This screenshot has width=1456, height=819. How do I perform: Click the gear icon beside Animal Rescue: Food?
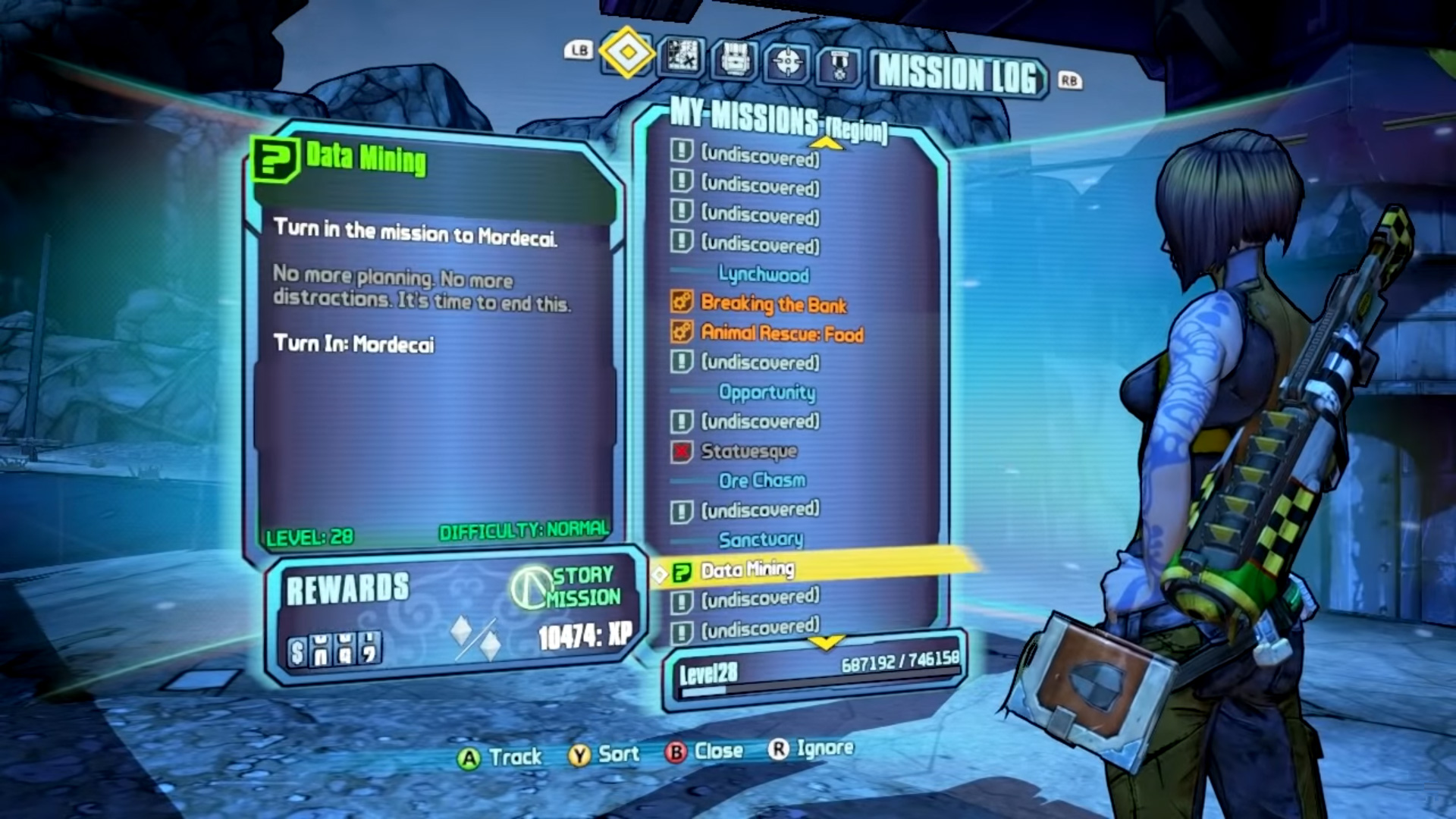point(681,333)
